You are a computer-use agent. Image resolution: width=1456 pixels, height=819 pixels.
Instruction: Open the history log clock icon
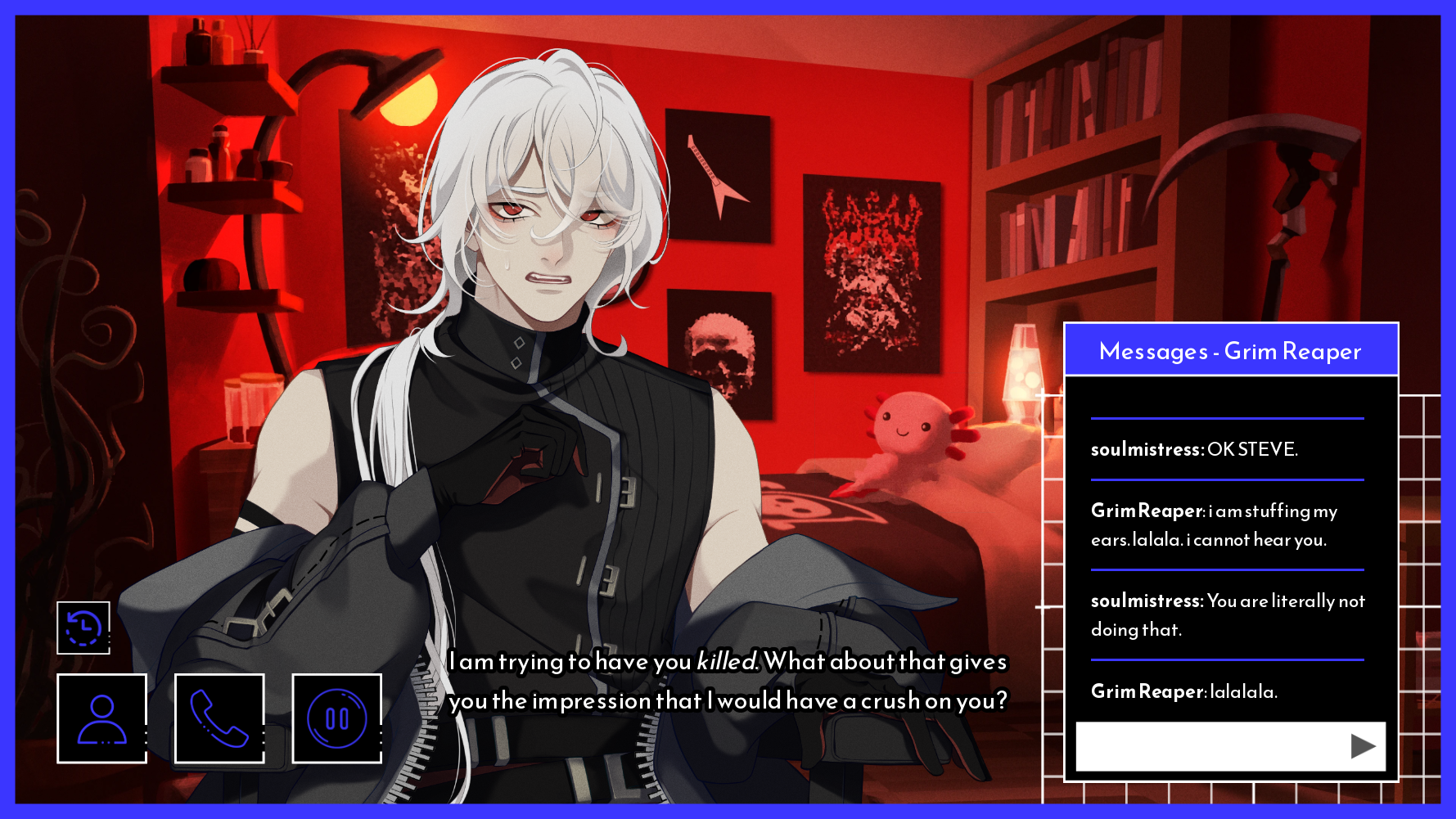pyautogui.click(x=83, y=628)
